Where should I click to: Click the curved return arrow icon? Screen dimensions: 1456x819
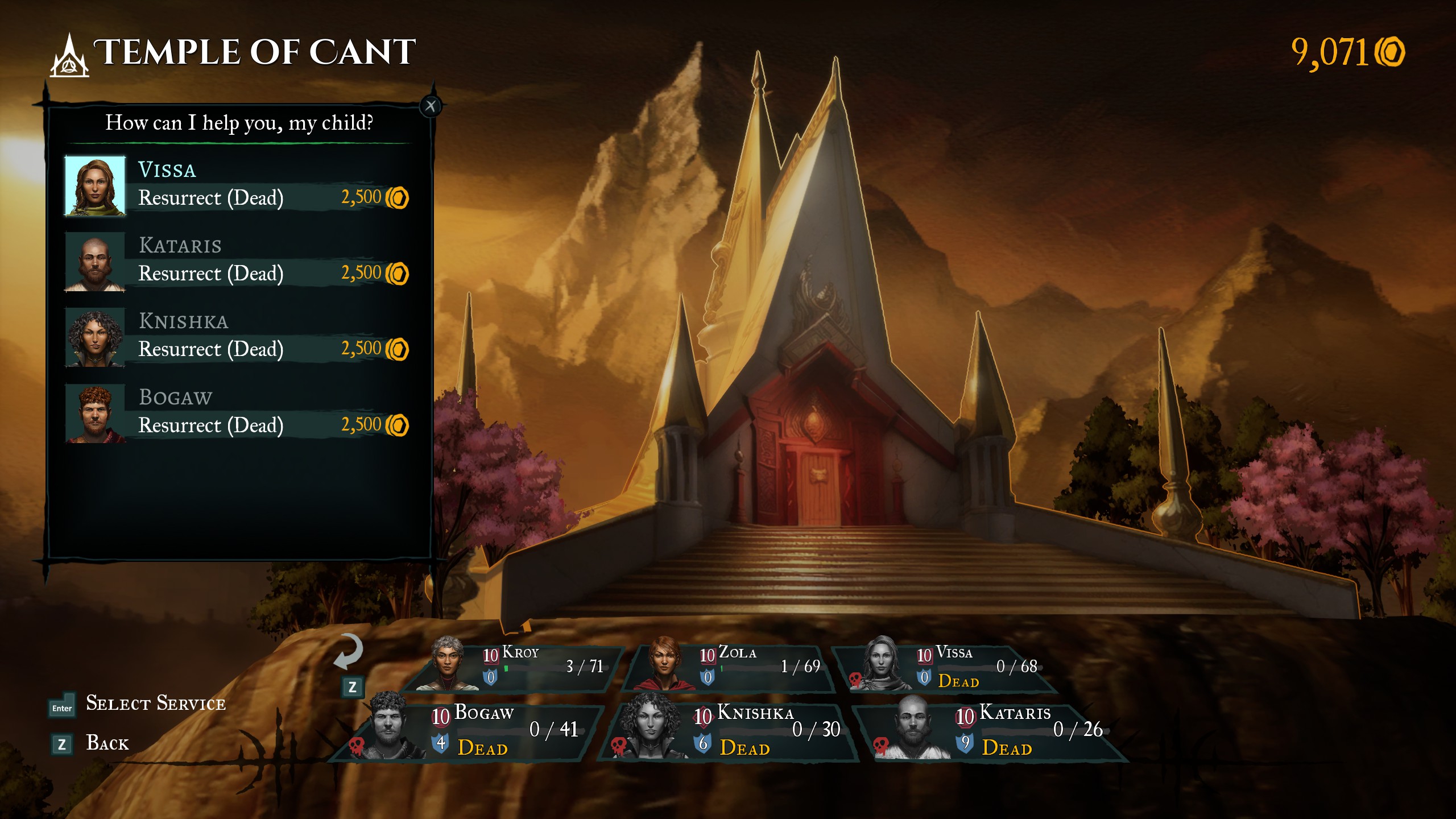click(x=348, y=651)
